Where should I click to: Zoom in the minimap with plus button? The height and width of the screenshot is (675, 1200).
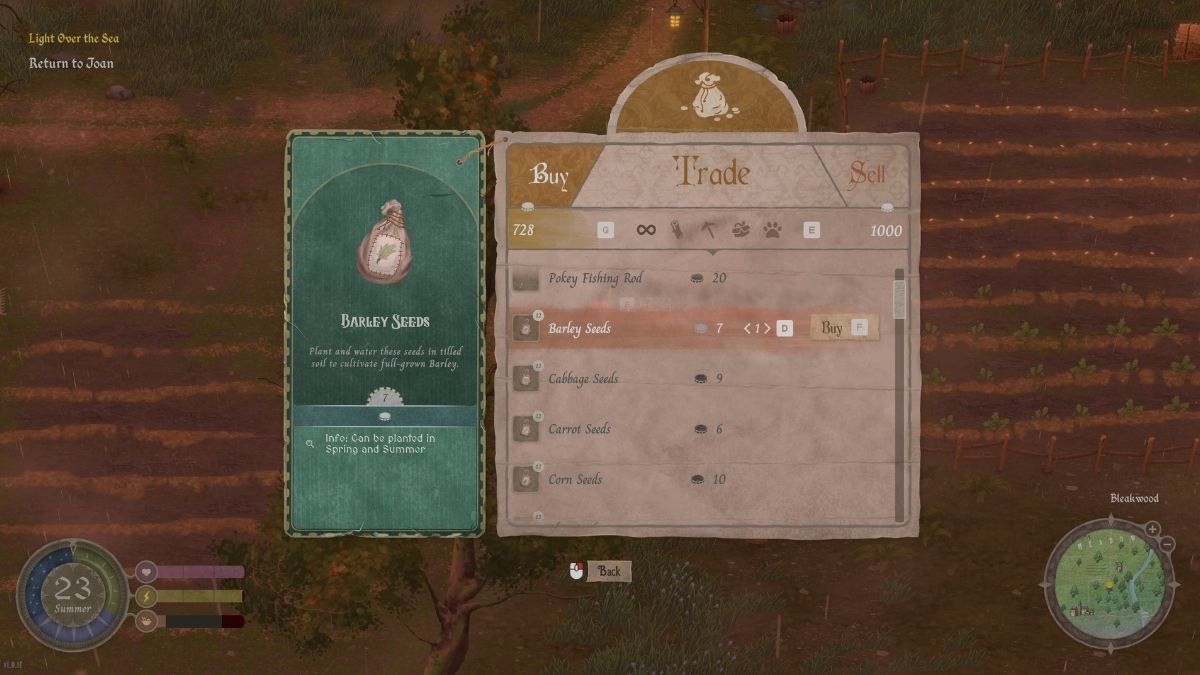pyautogui.click(x=1152, y=529)
